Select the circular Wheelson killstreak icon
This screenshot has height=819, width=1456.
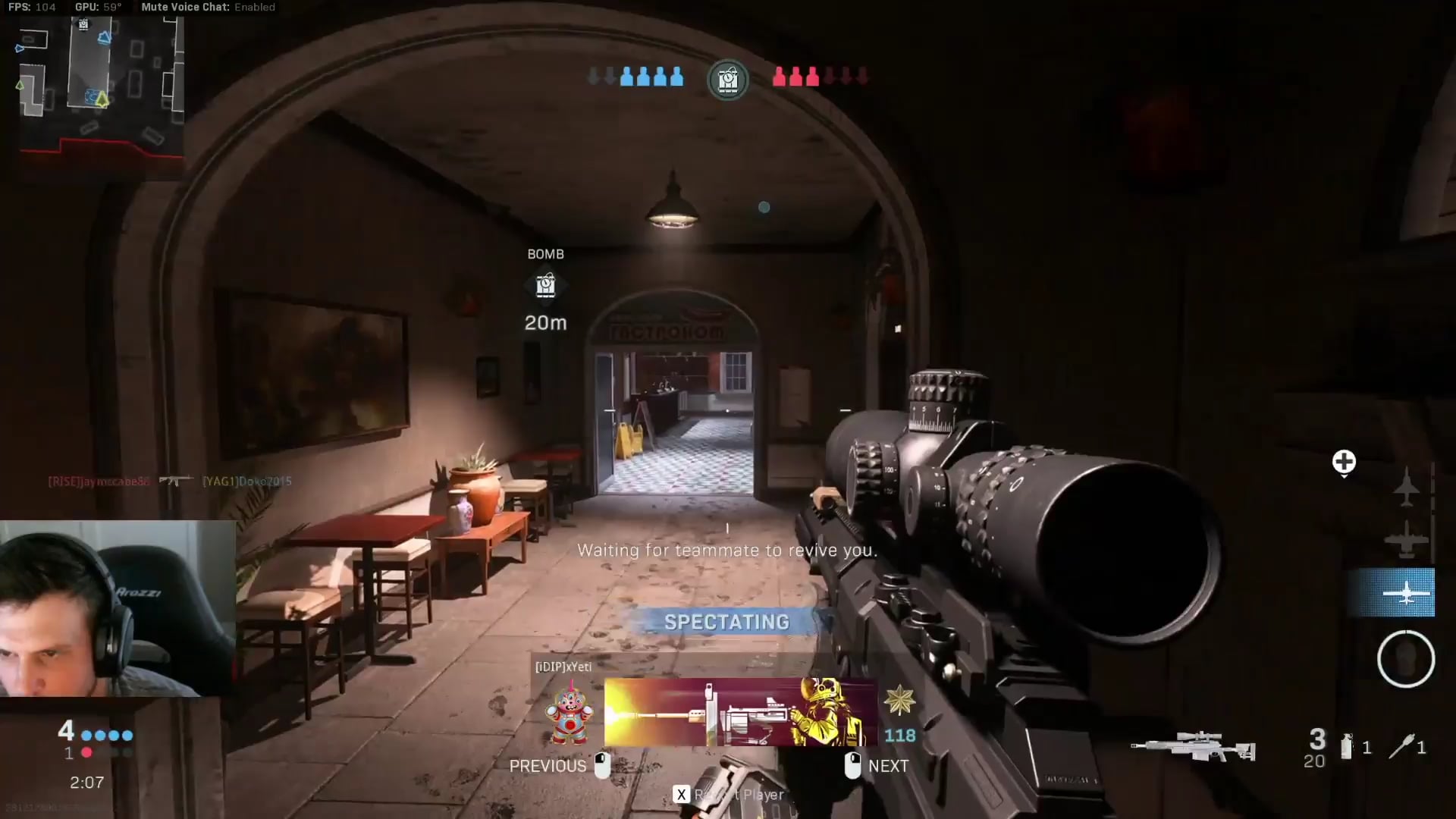[1407, 660]
